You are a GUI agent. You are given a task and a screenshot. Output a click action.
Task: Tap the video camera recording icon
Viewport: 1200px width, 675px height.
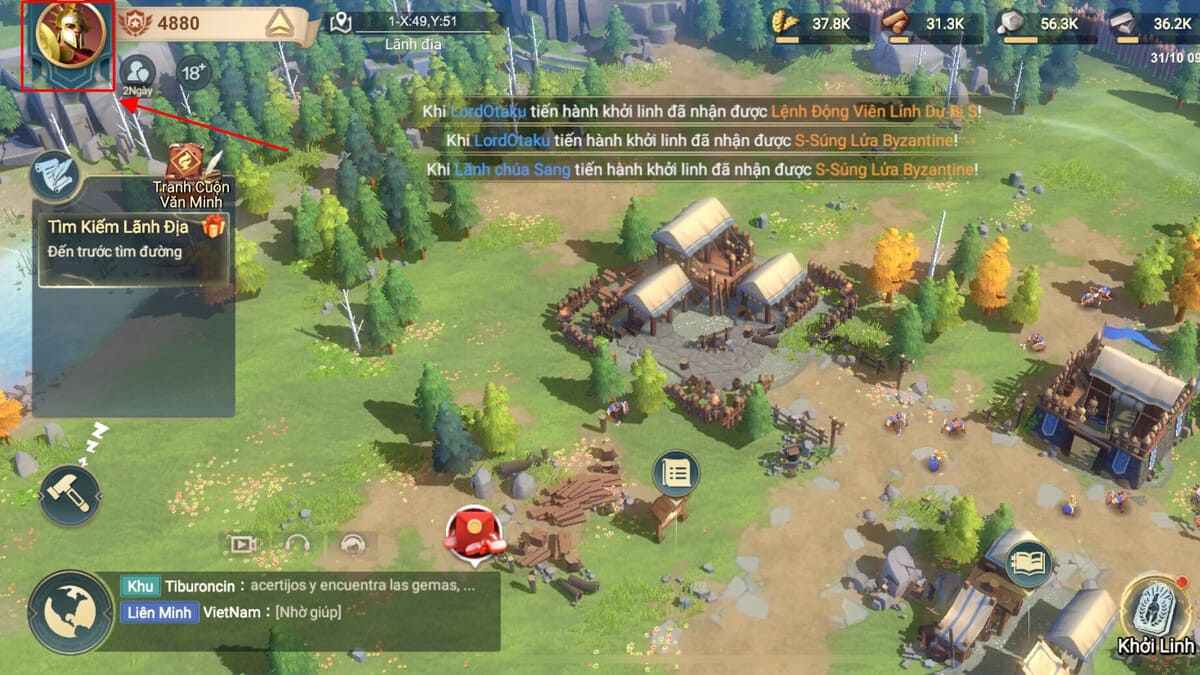click(x=243, y=544)
